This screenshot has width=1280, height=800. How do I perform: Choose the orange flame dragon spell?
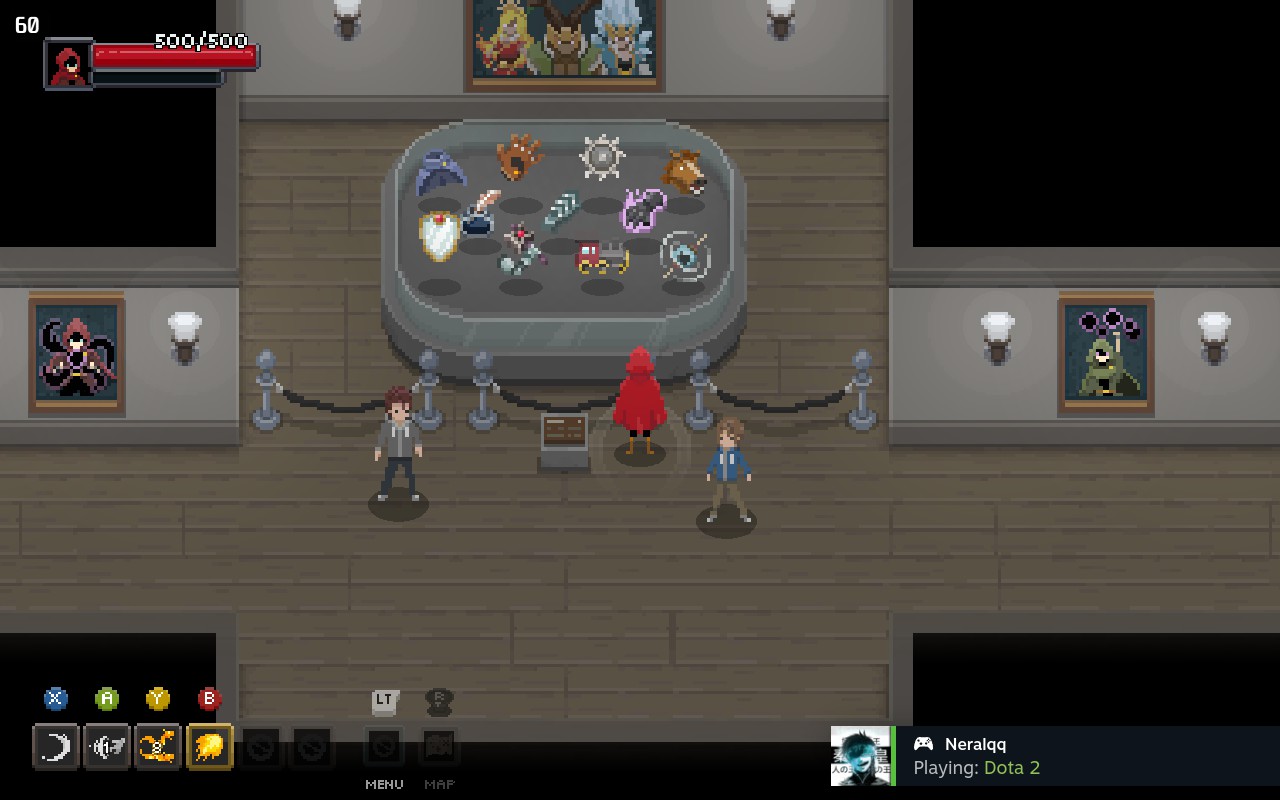(x=158, y=747)
